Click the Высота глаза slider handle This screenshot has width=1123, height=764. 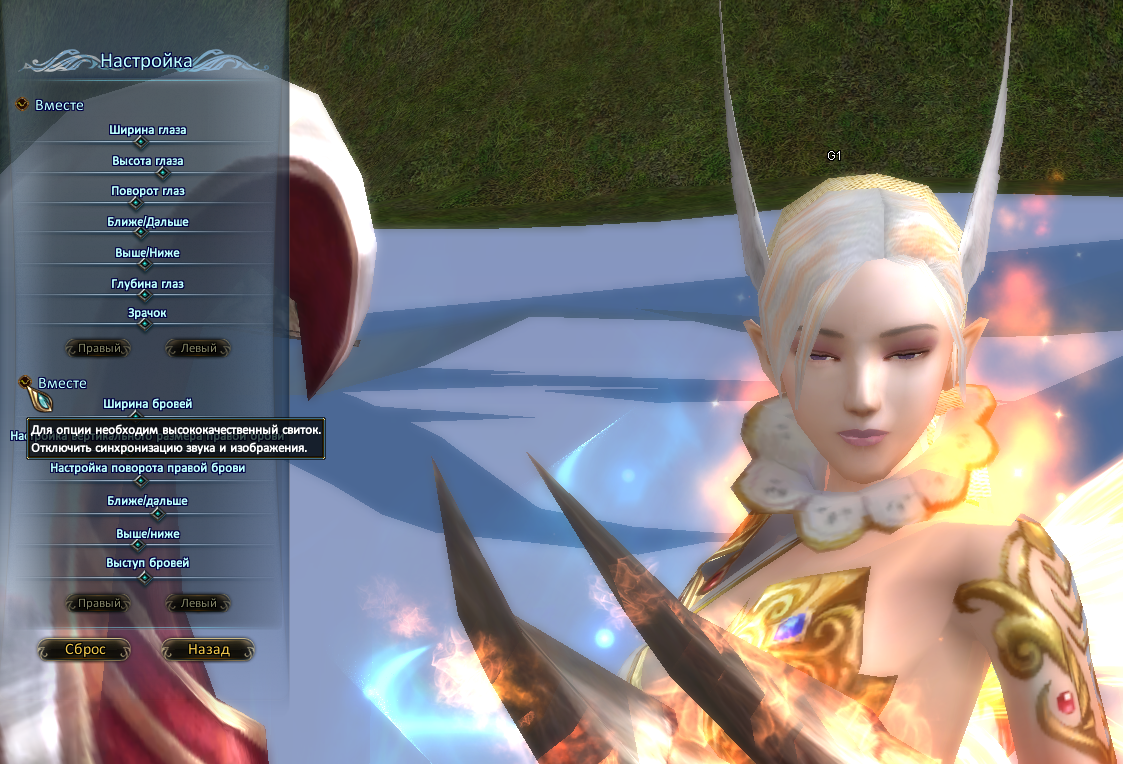[163, 173]
